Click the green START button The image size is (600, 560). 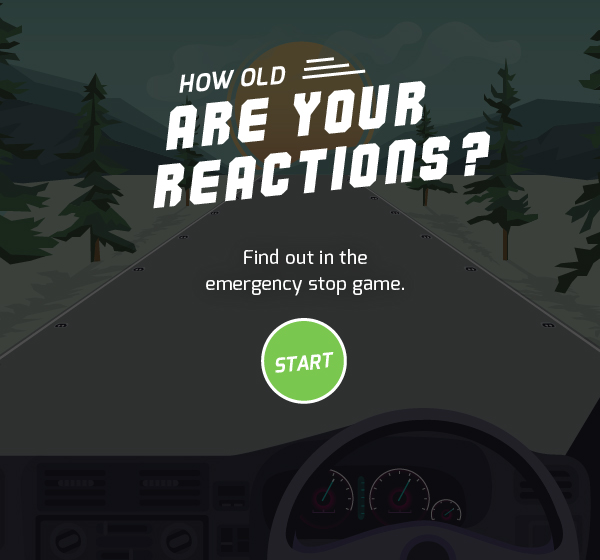point(303,361)
